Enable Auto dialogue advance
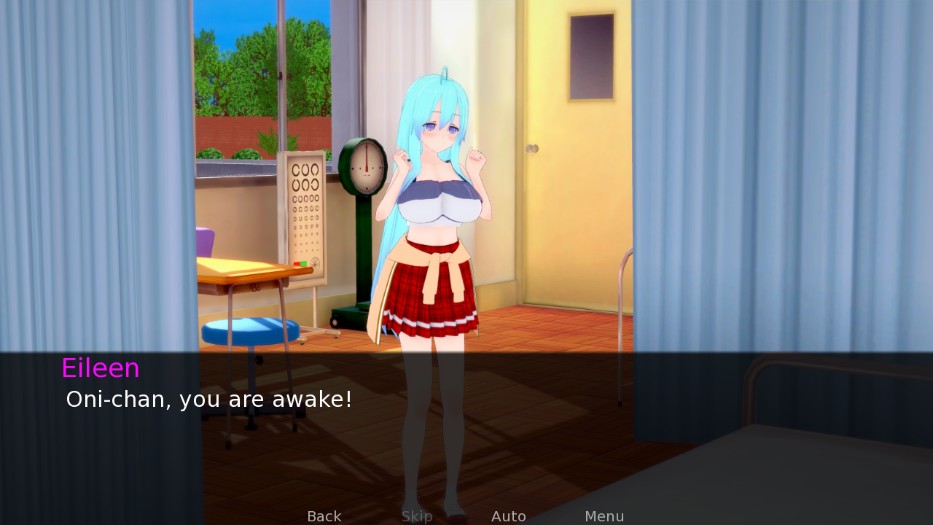This screenshot has width=933, height=525. pyautogui.click(x=508, y=516)
